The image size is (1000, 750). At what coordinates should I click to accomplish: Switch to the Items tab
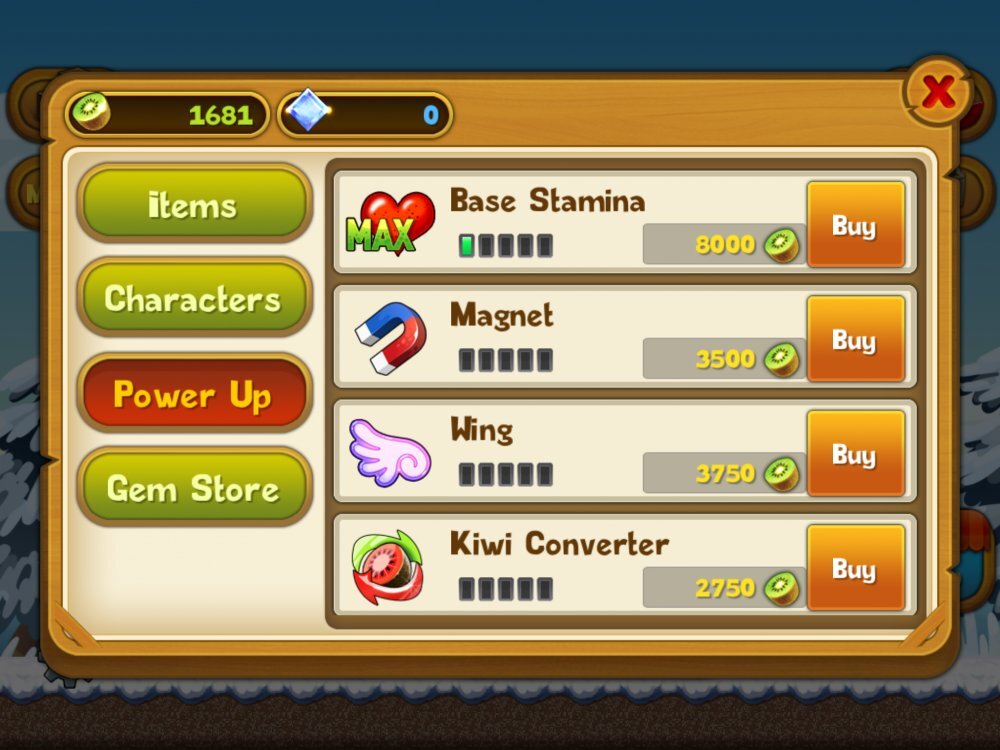coord(194,204)
